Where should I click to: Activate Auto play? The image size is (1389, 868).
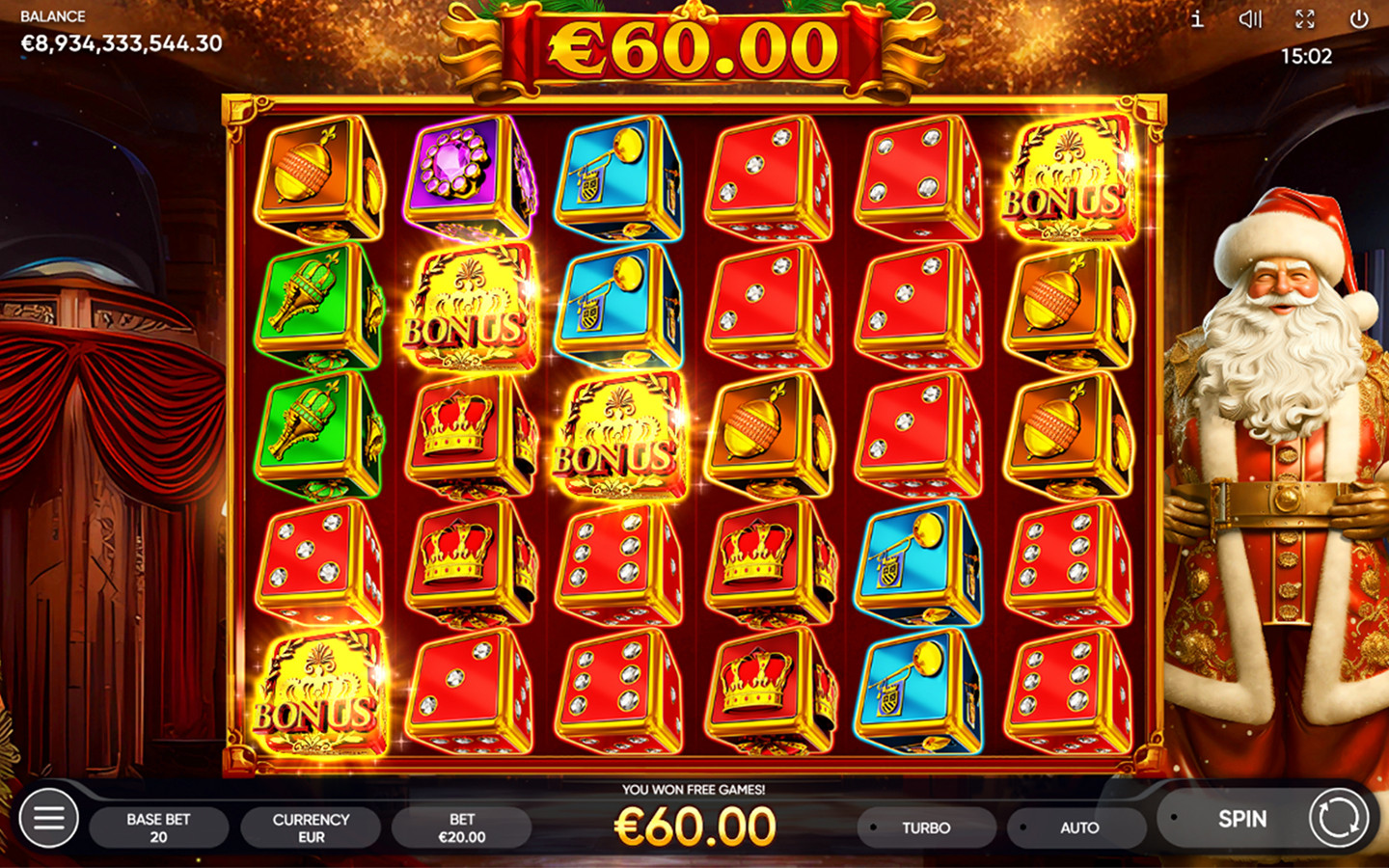(x=1076, y=827)
